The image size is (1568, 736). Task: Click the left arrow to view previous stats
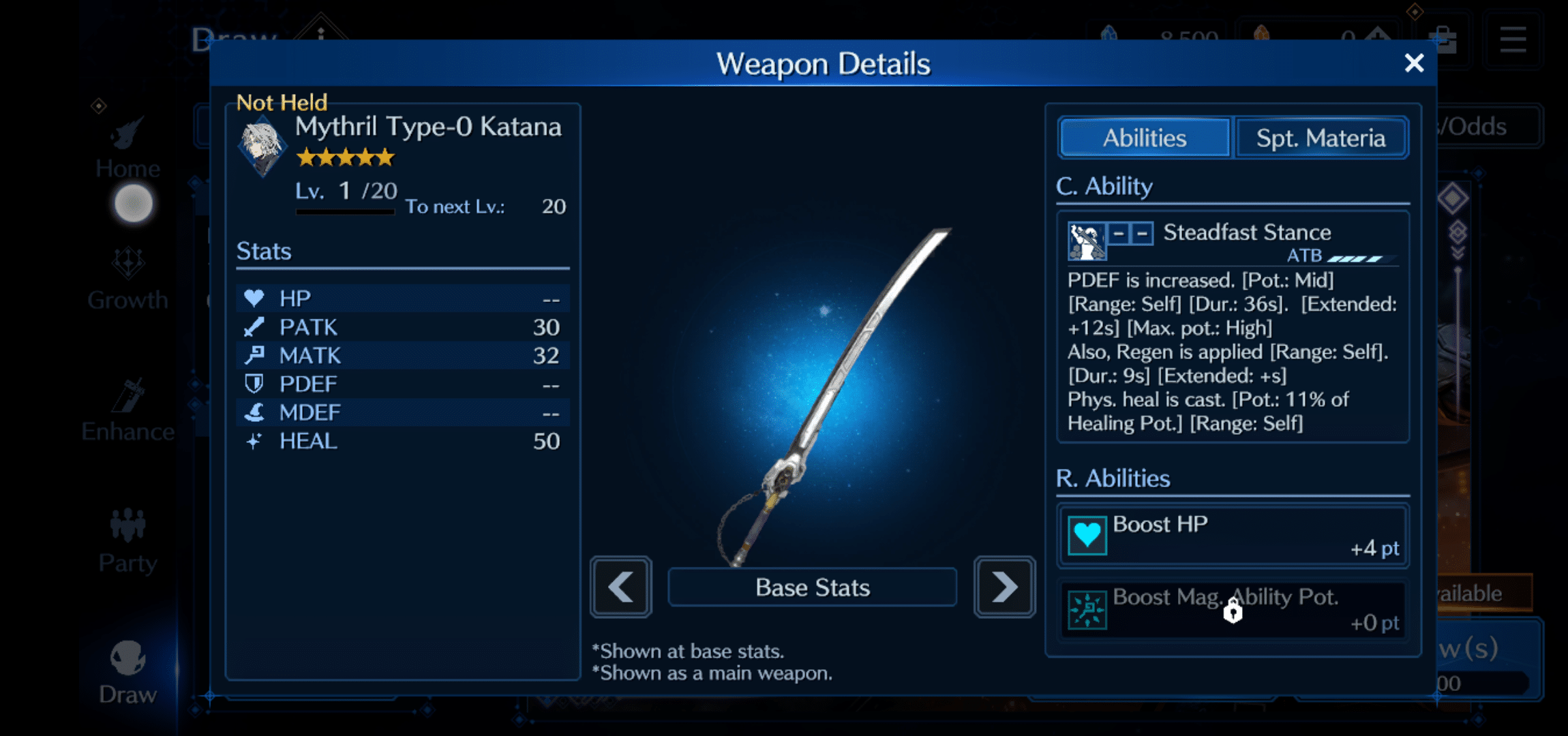(620, 587)
